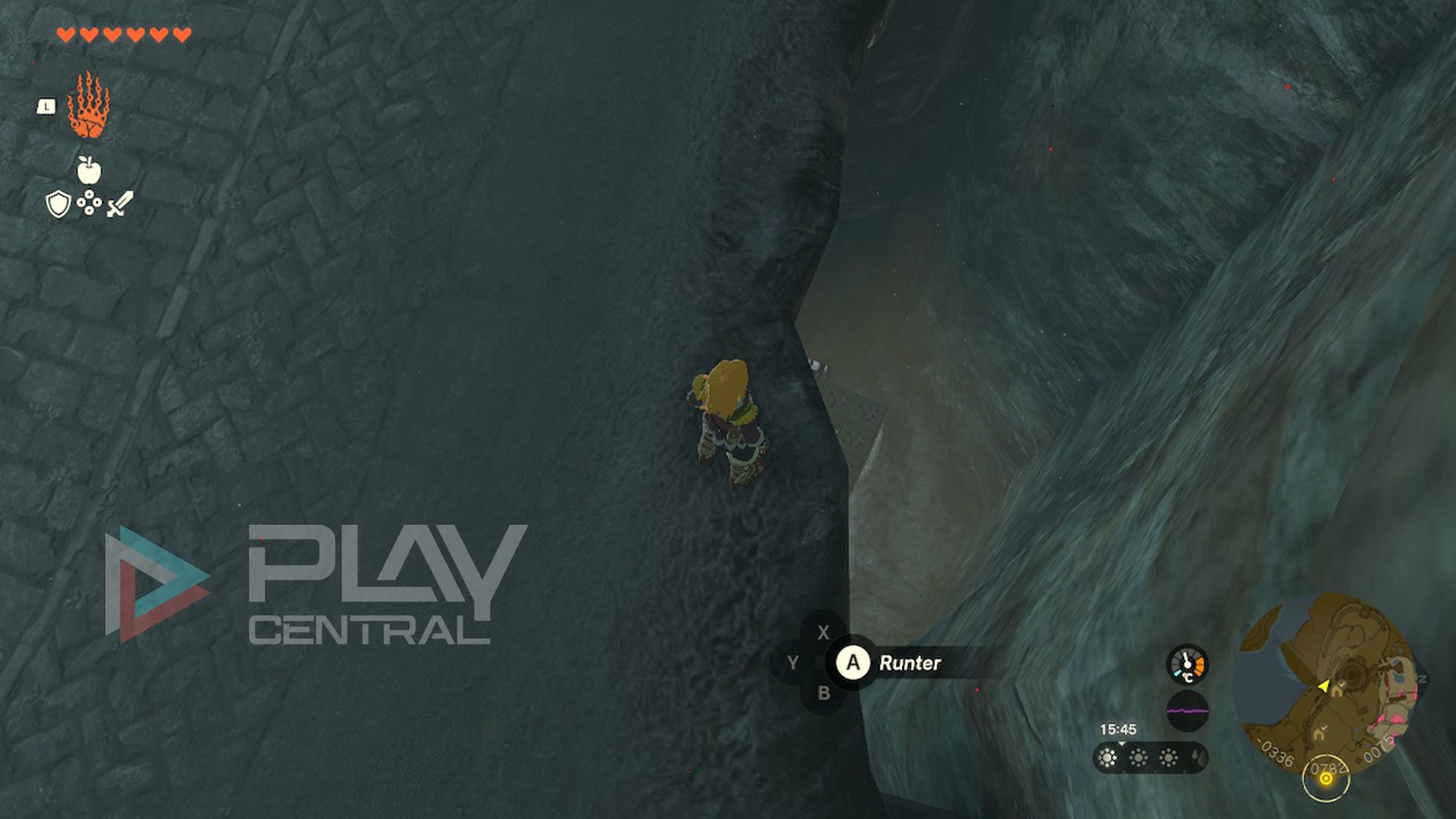
Task: Check the temperature gauge dial
Action: 1187,665
